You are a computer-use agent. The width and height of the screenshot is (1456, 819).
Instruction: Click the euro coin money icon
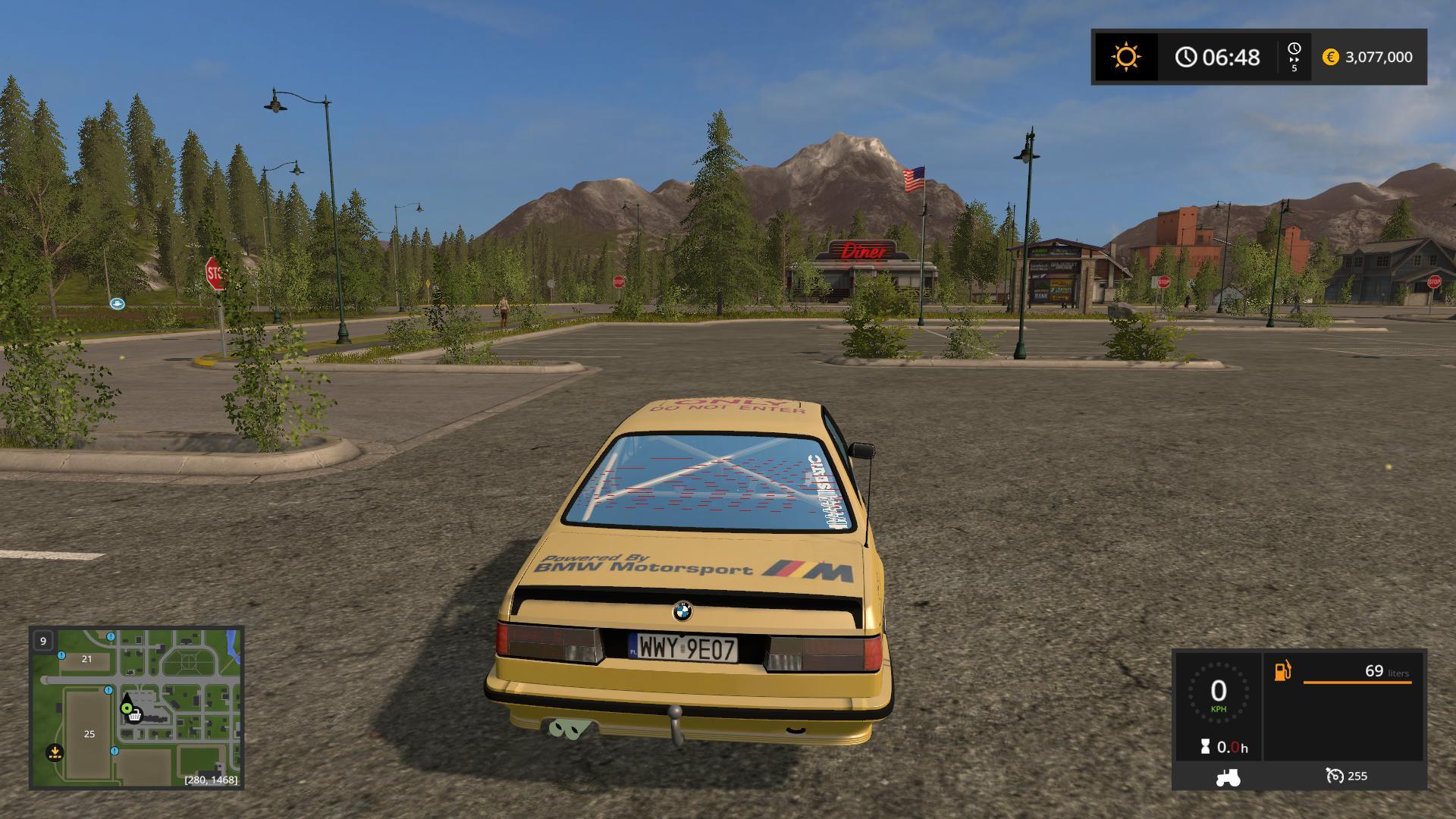click(x=1330, y=57)
